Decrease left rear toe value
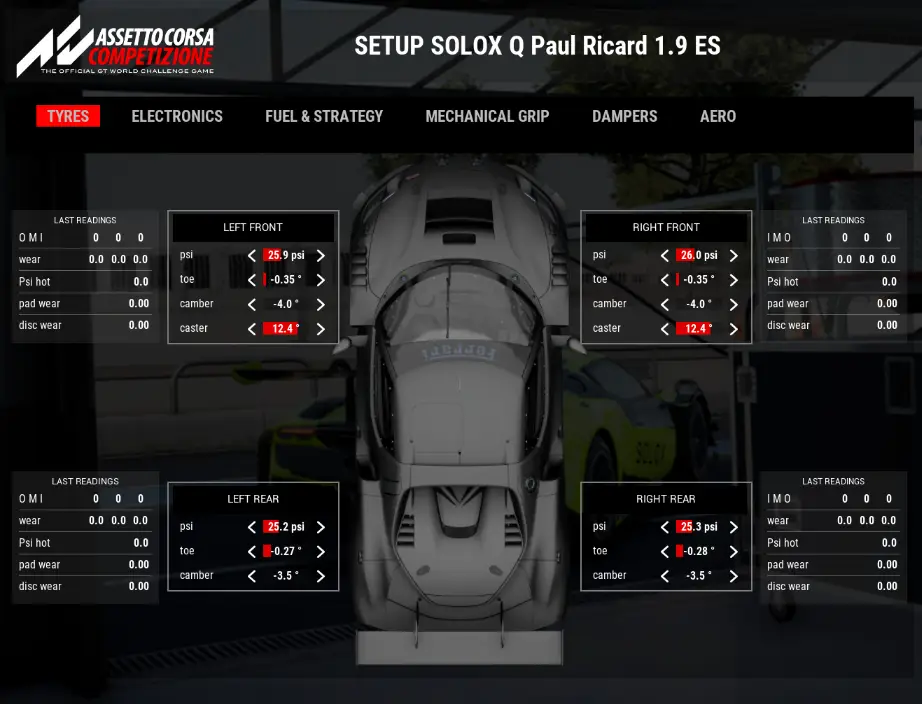Viewport: 922px width, 704px height. (252, 552)
